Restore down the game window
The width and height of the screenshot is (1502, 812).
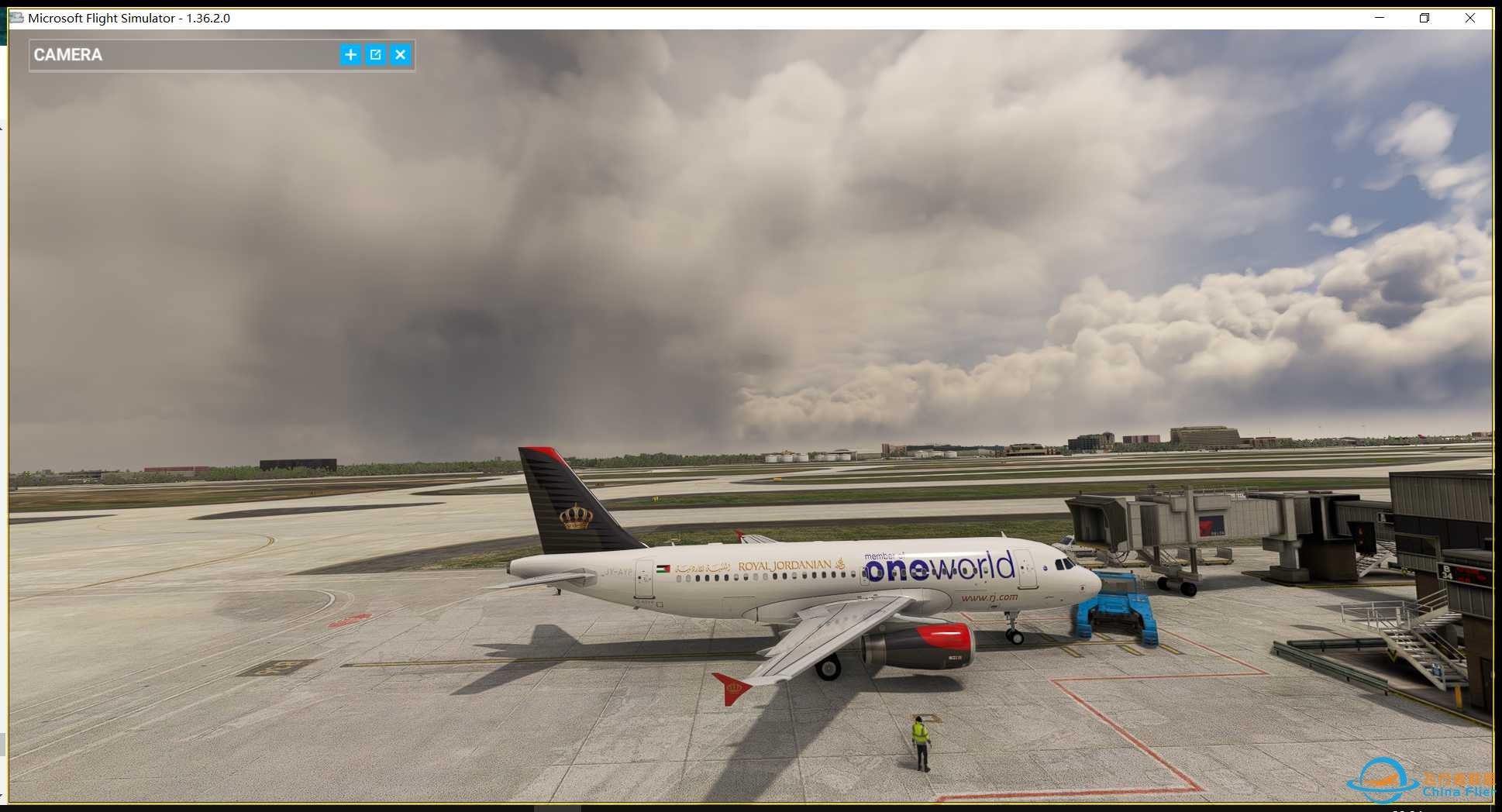(x=1424, y=18)
